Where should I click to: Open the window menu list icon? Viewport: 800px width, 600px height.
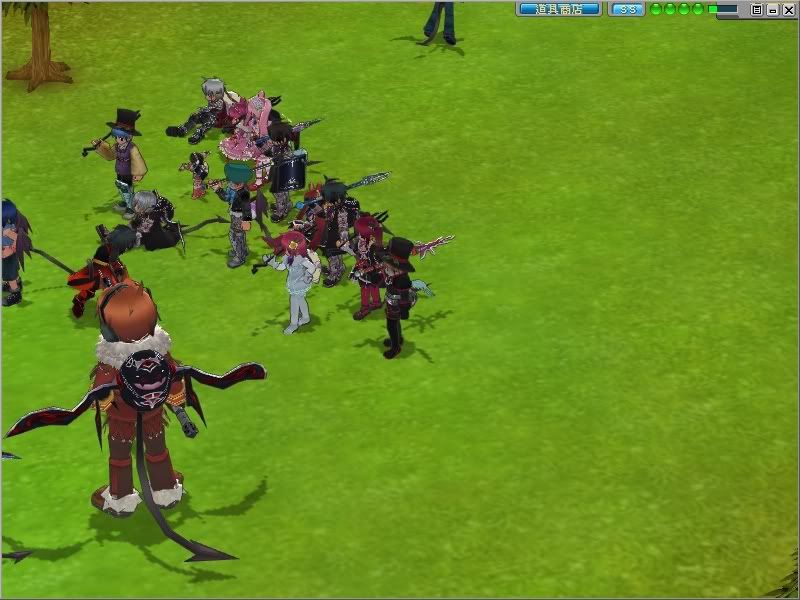(757, 9)
